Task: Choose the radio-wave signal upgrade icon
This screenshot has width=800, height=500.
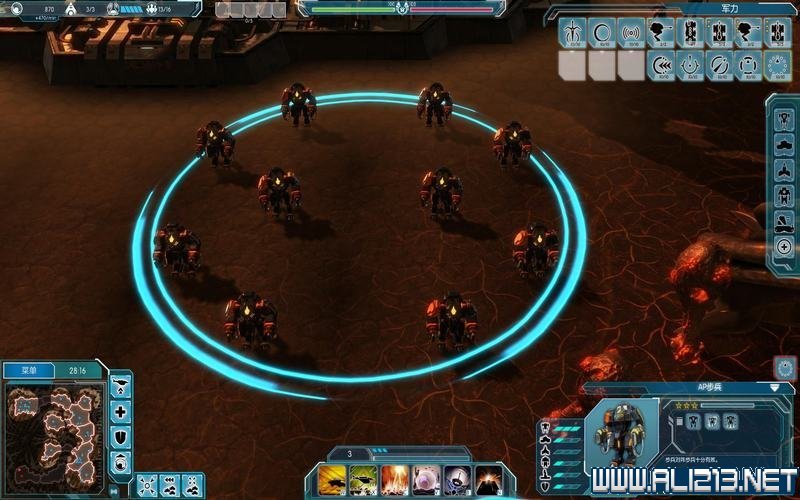Action: [x=631, y=33]
